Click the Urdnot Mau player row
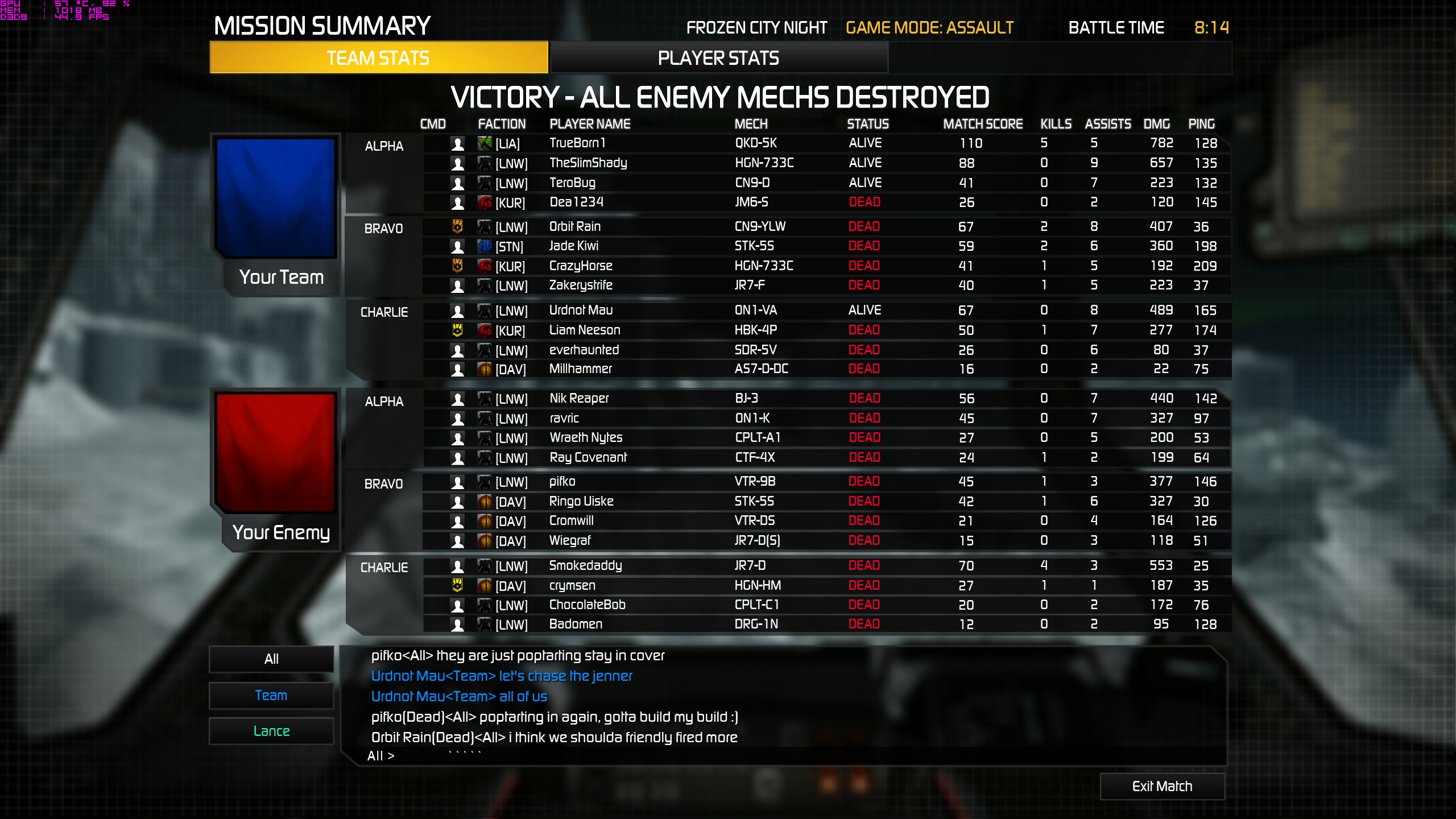Screen dimensions: 1456x819 coord(825,310)
